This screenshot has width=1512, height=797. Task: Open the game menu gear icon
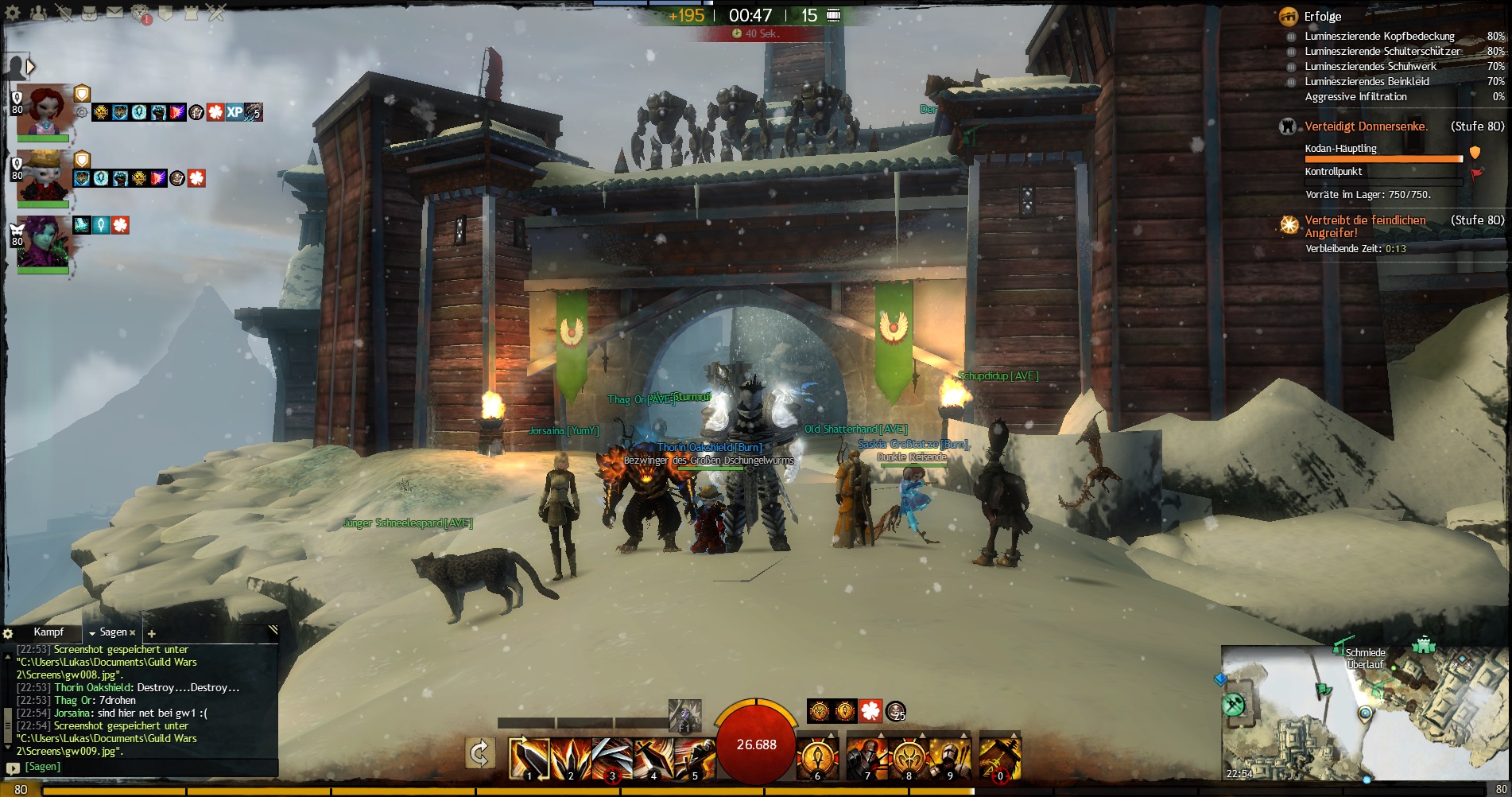pyautogui.click(x=13, y=13)
